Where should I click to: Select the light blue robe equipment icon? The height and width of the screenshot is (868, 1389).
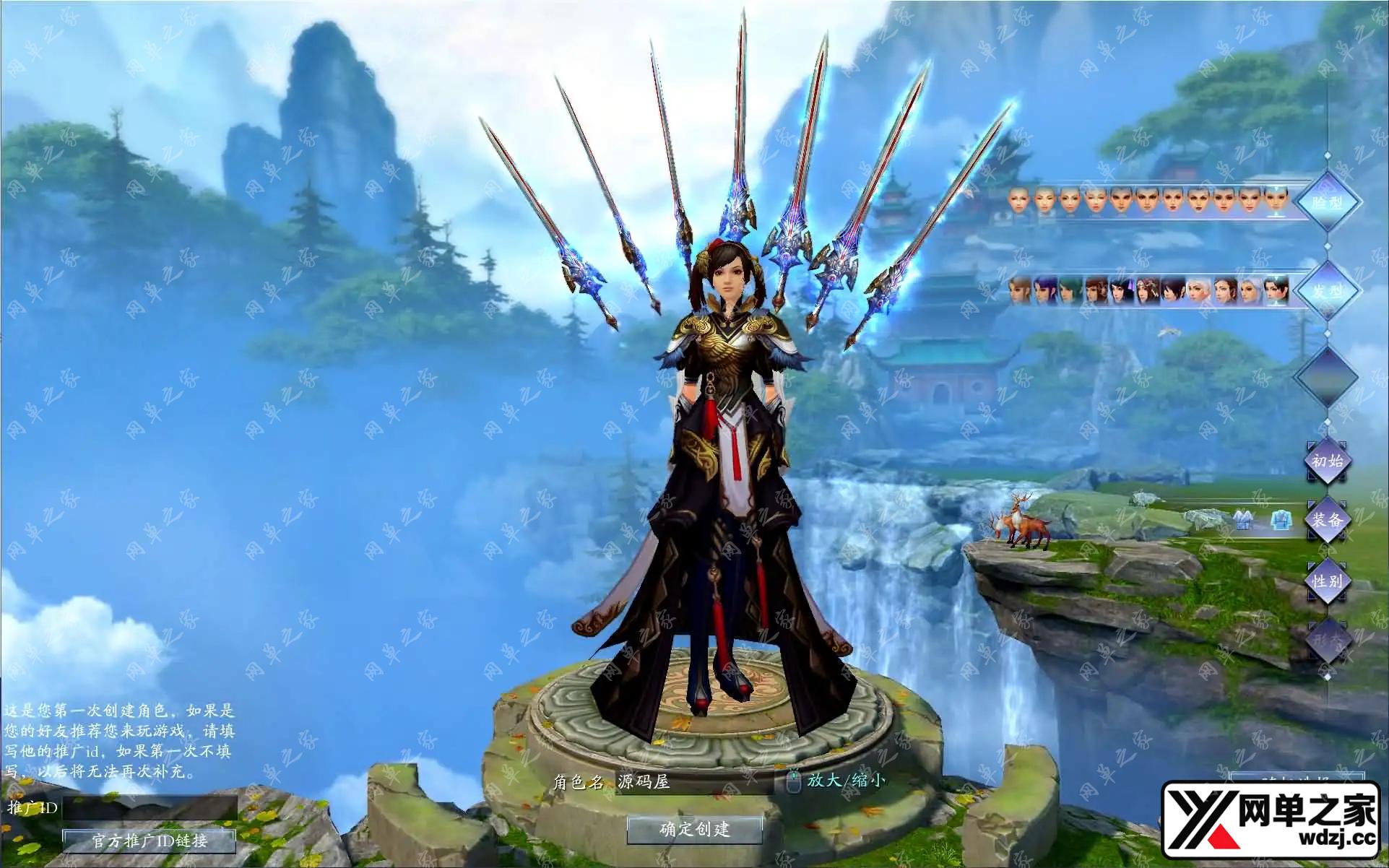1281,520
